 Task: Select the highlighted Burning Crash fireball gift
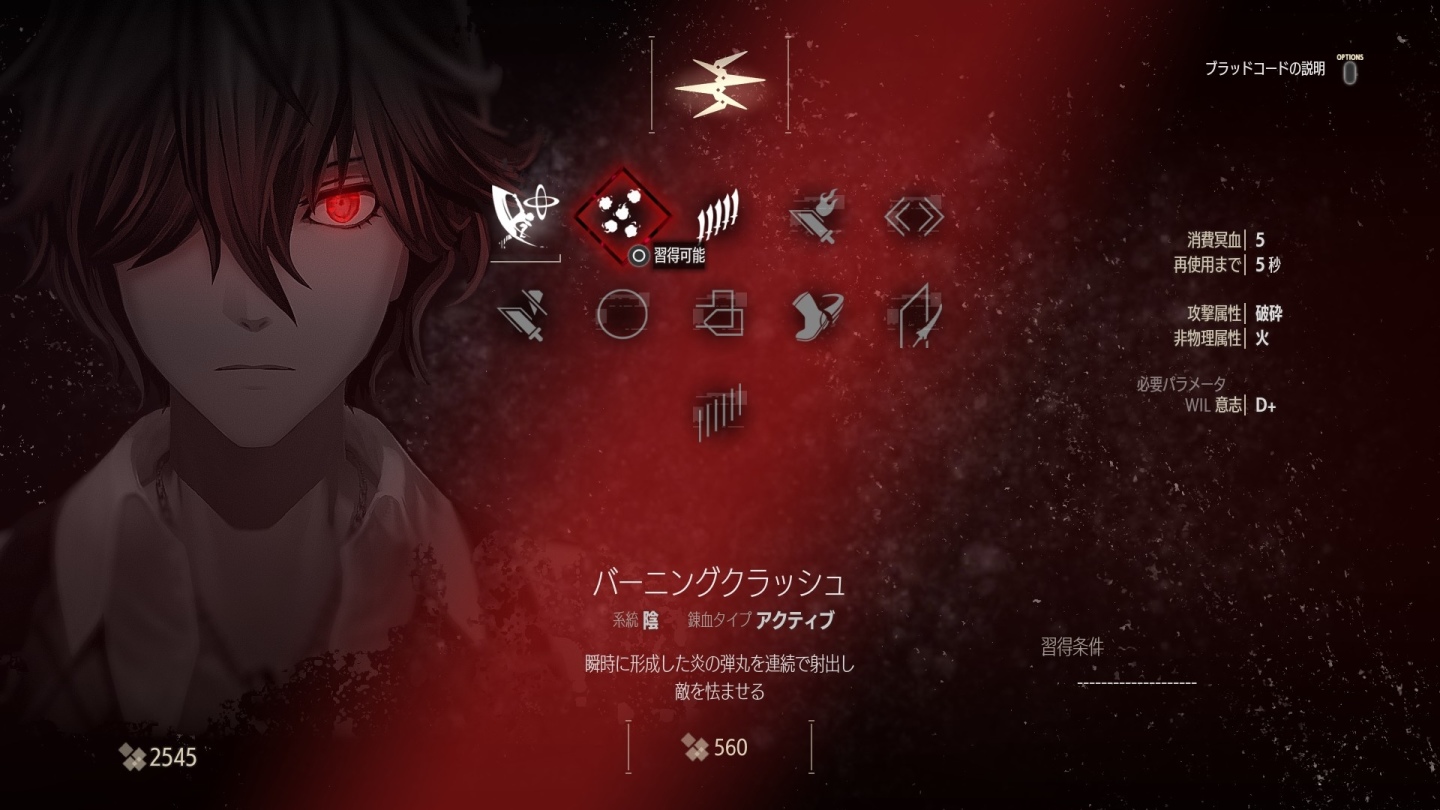(x=623, y=215)
